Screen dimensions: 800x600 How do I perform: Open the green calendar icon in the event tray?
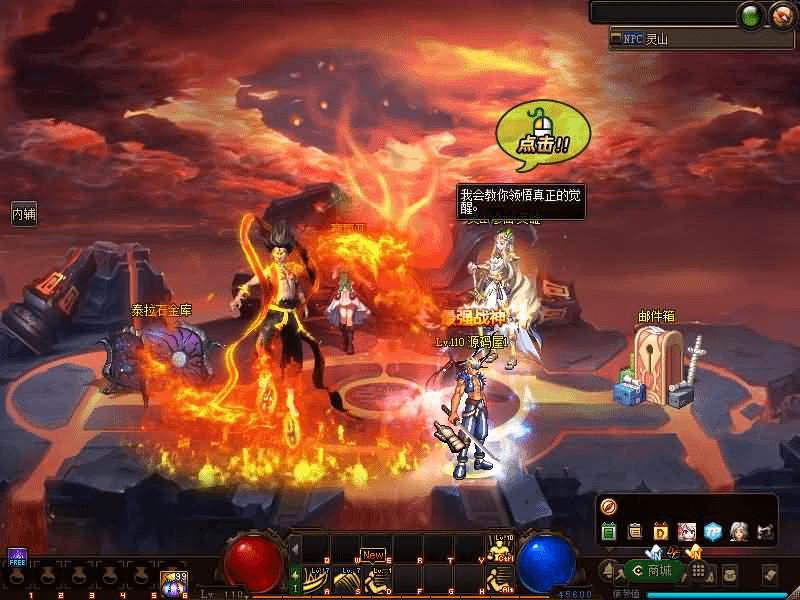click(x=608, y=531)
